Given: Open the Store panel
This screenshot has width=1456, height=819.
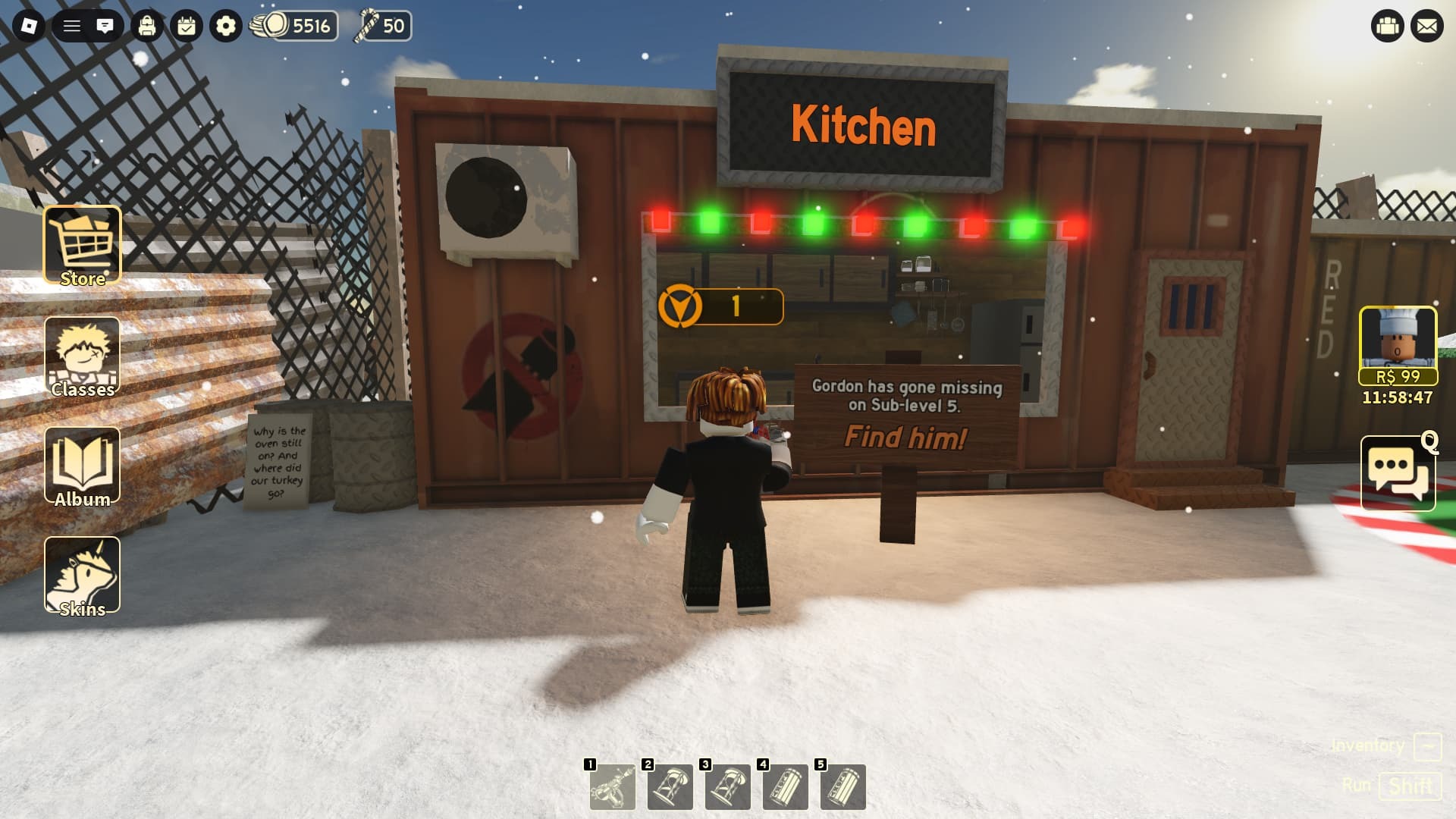Looking at the screenshot, I should 83,244.
